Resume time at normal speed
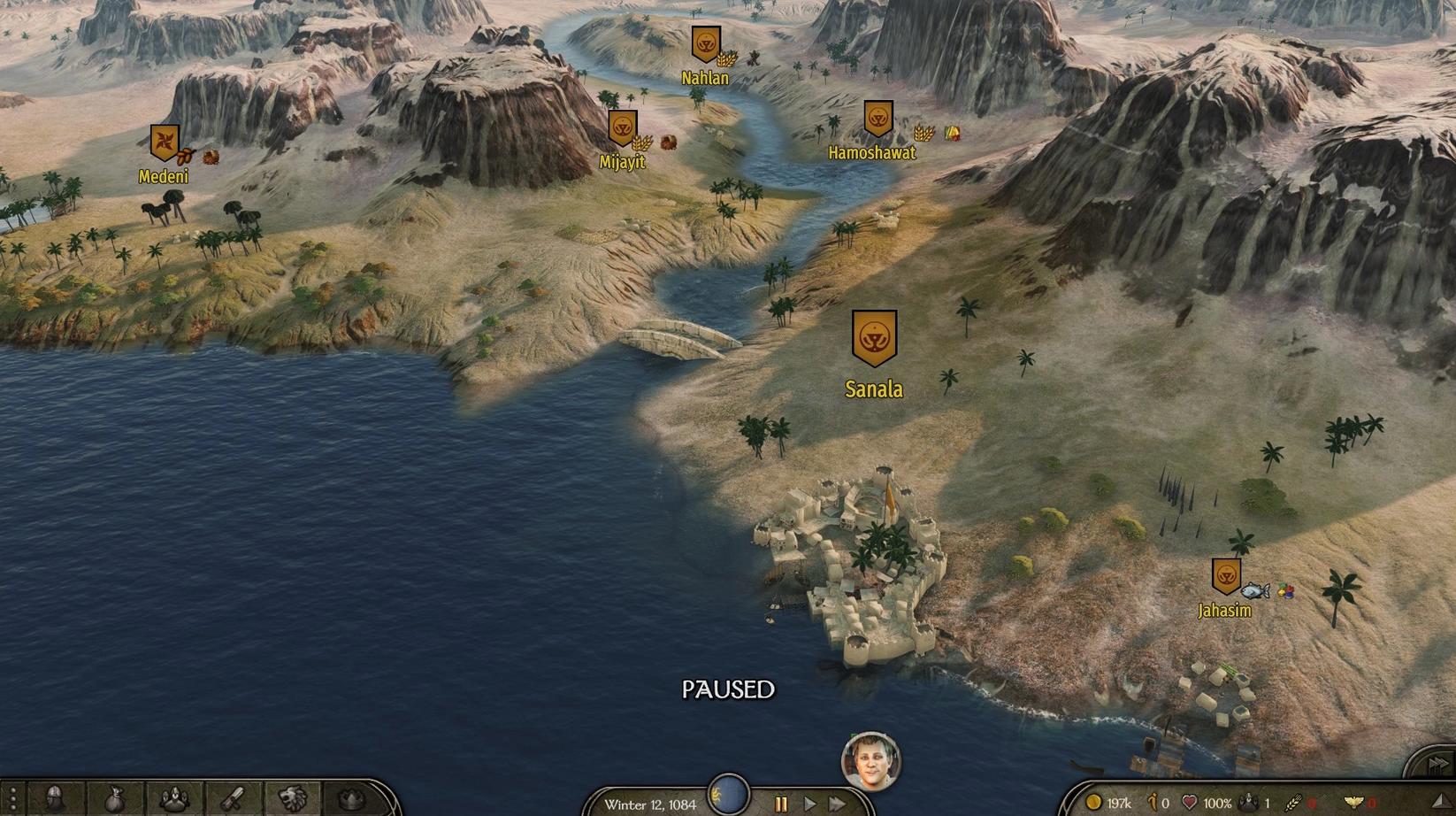The height and width of the screenshot is (816, 1456). (808, 804)
